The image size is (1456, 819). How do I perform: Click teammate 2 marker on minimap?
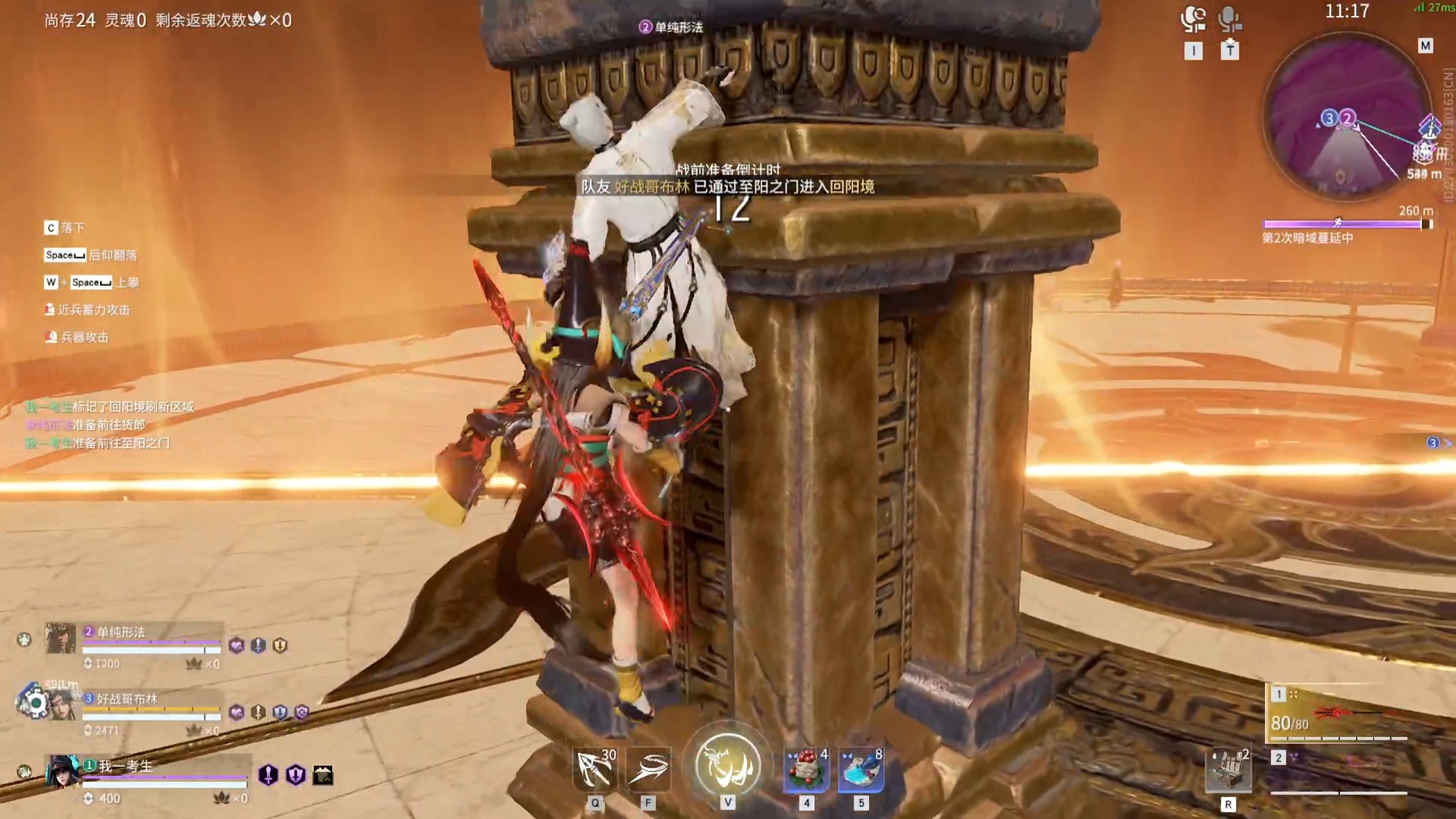tap(1348, 118)
